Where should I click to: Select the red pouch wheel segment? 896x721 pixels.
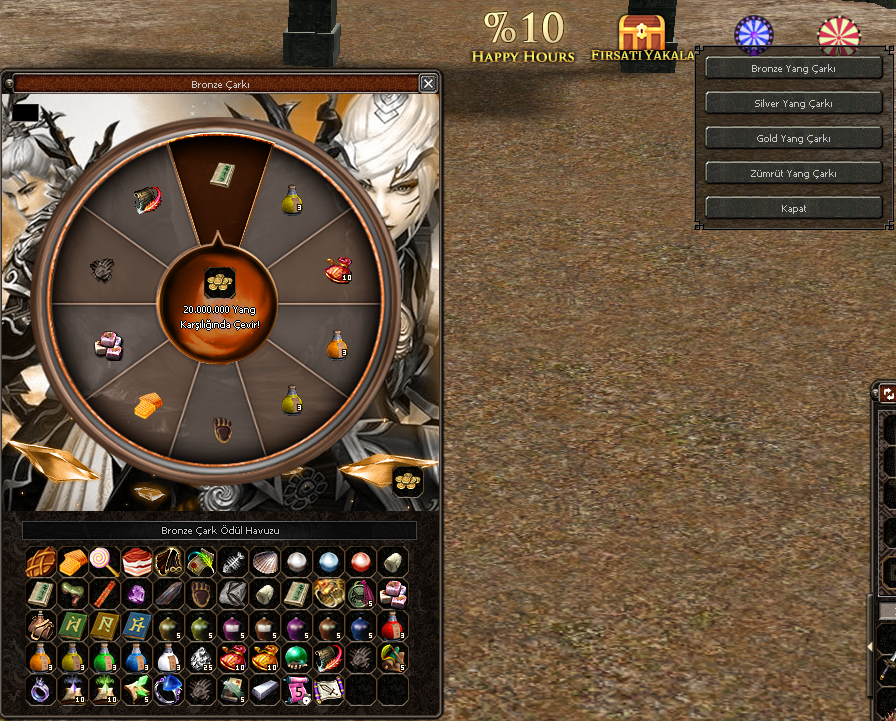[x=338, y=270]
